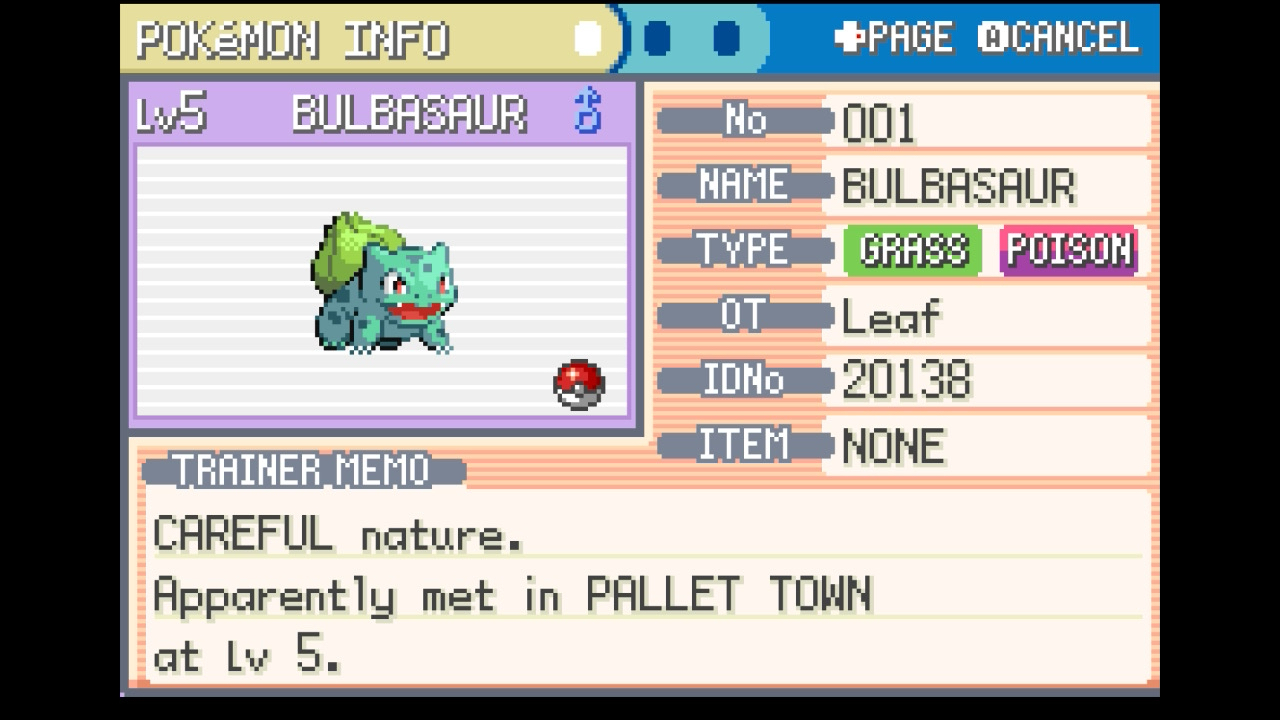1280x720 pixels.
Task: Select the Poké Ball icon beside Bulbasaur
Action: 579,385
